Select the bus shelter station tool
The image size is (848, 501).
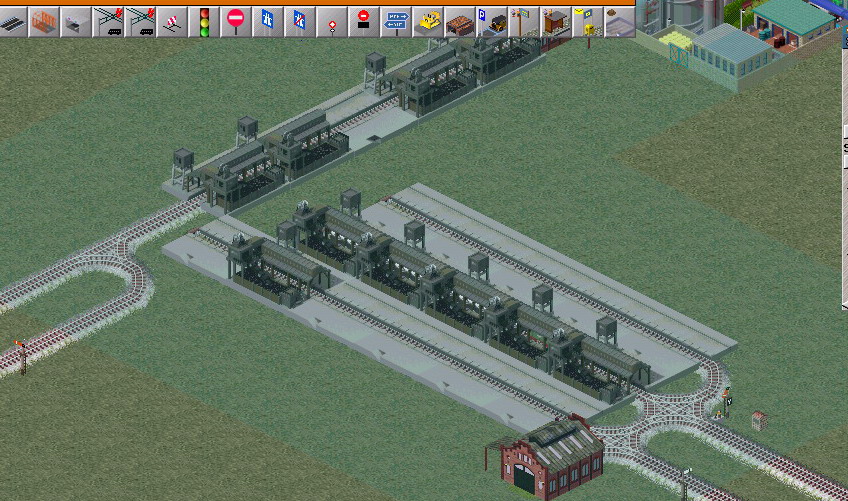click(x=555, y=22)
